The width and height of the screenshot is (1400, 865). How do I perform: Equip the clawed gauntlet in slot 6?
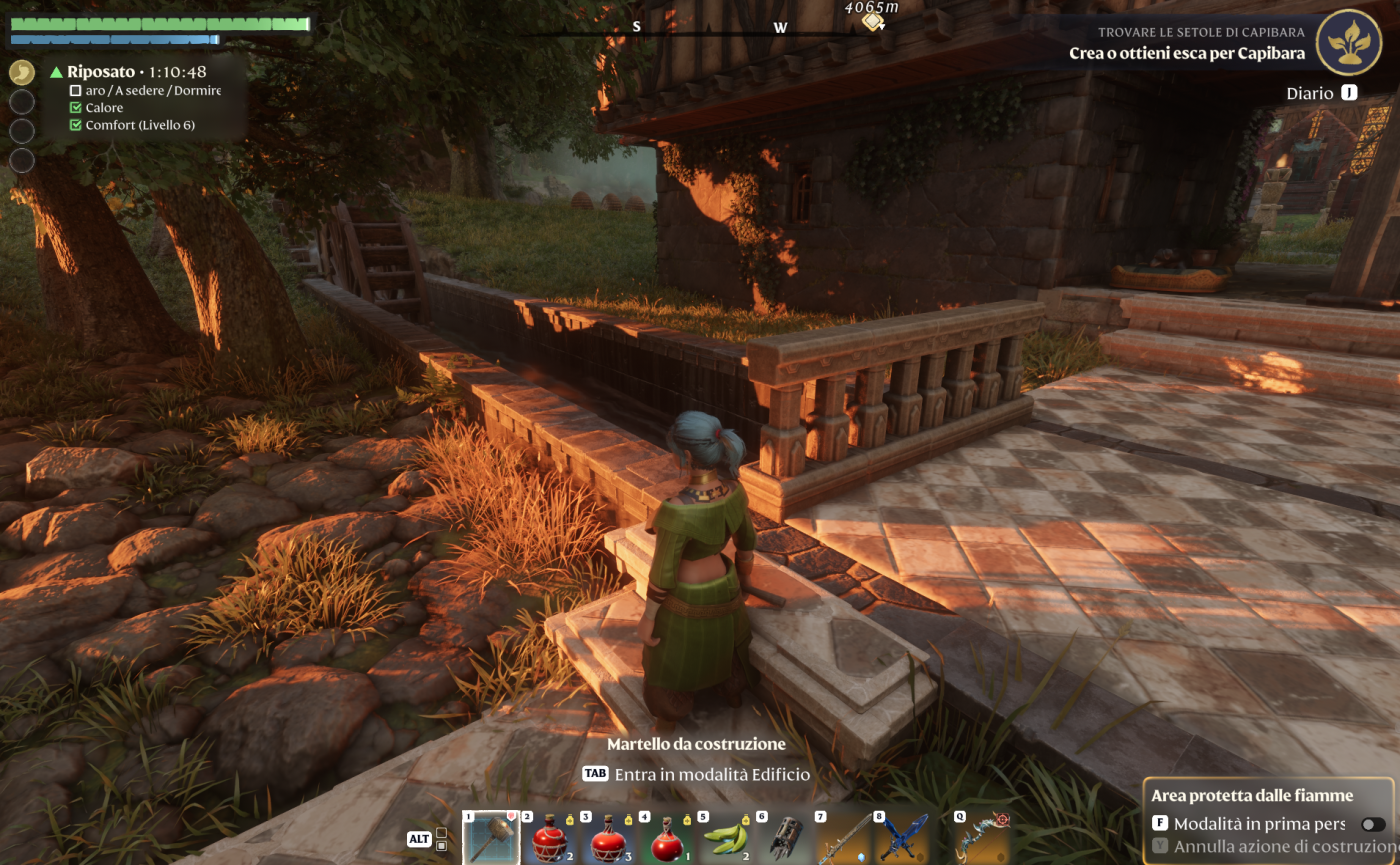(x=783, y=838)
